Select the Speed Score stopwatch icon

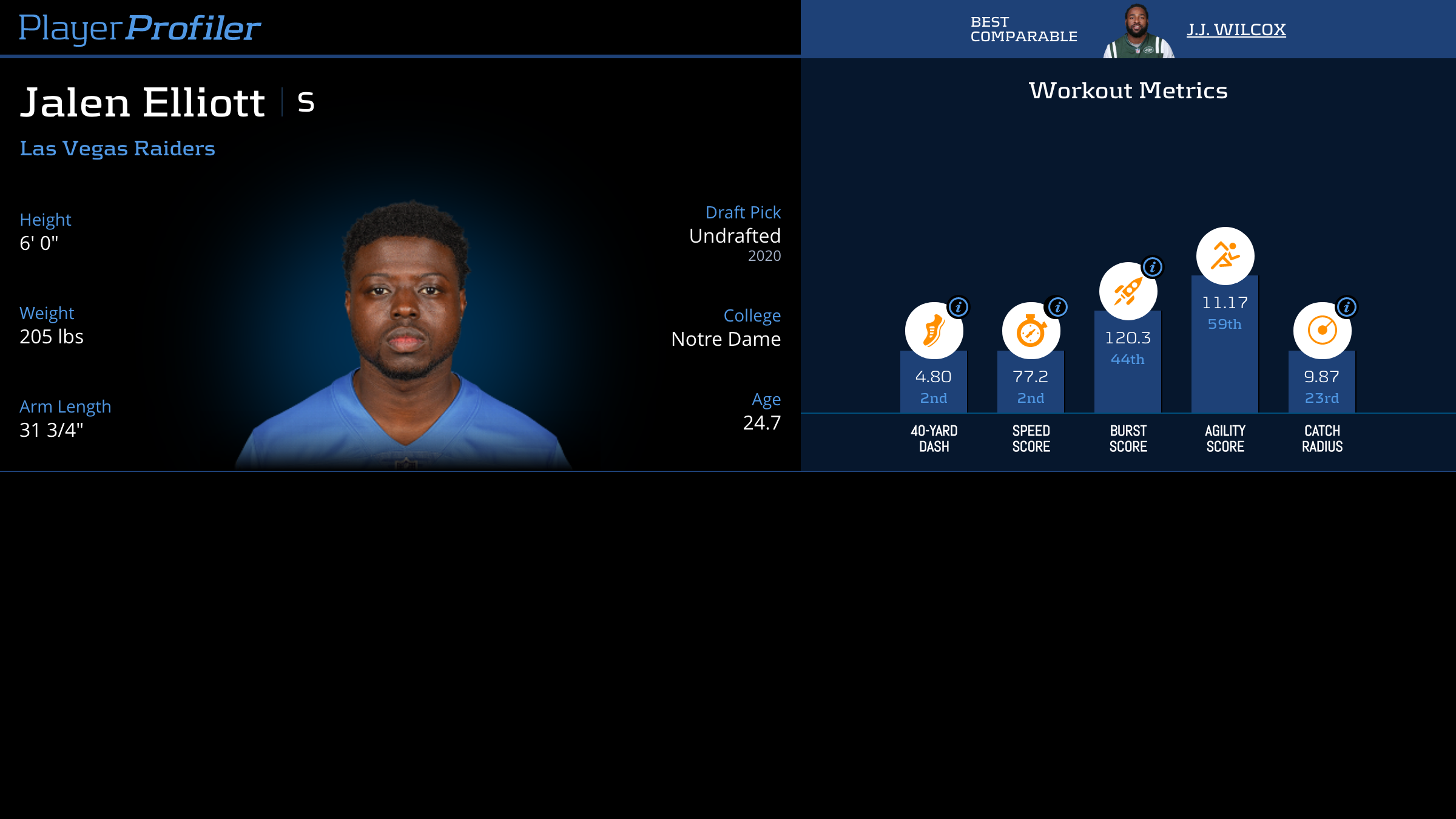(1030, 331)
